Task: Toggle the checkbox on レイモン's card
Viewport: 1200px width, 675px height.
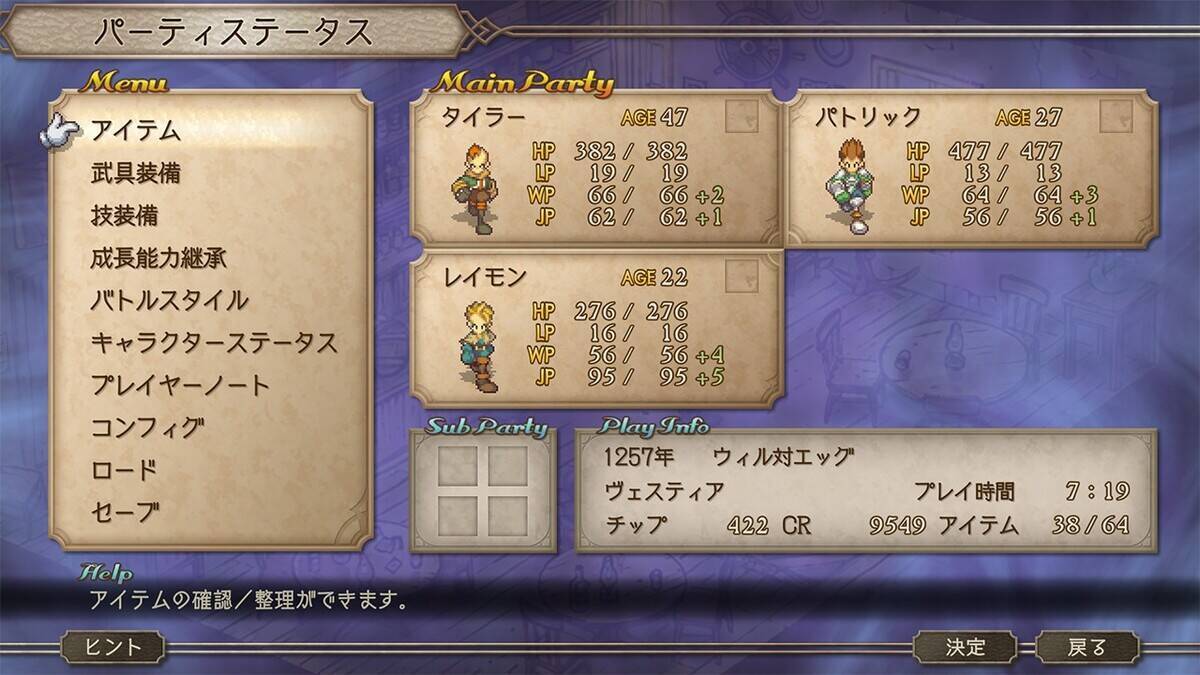Action: (741, 277)
